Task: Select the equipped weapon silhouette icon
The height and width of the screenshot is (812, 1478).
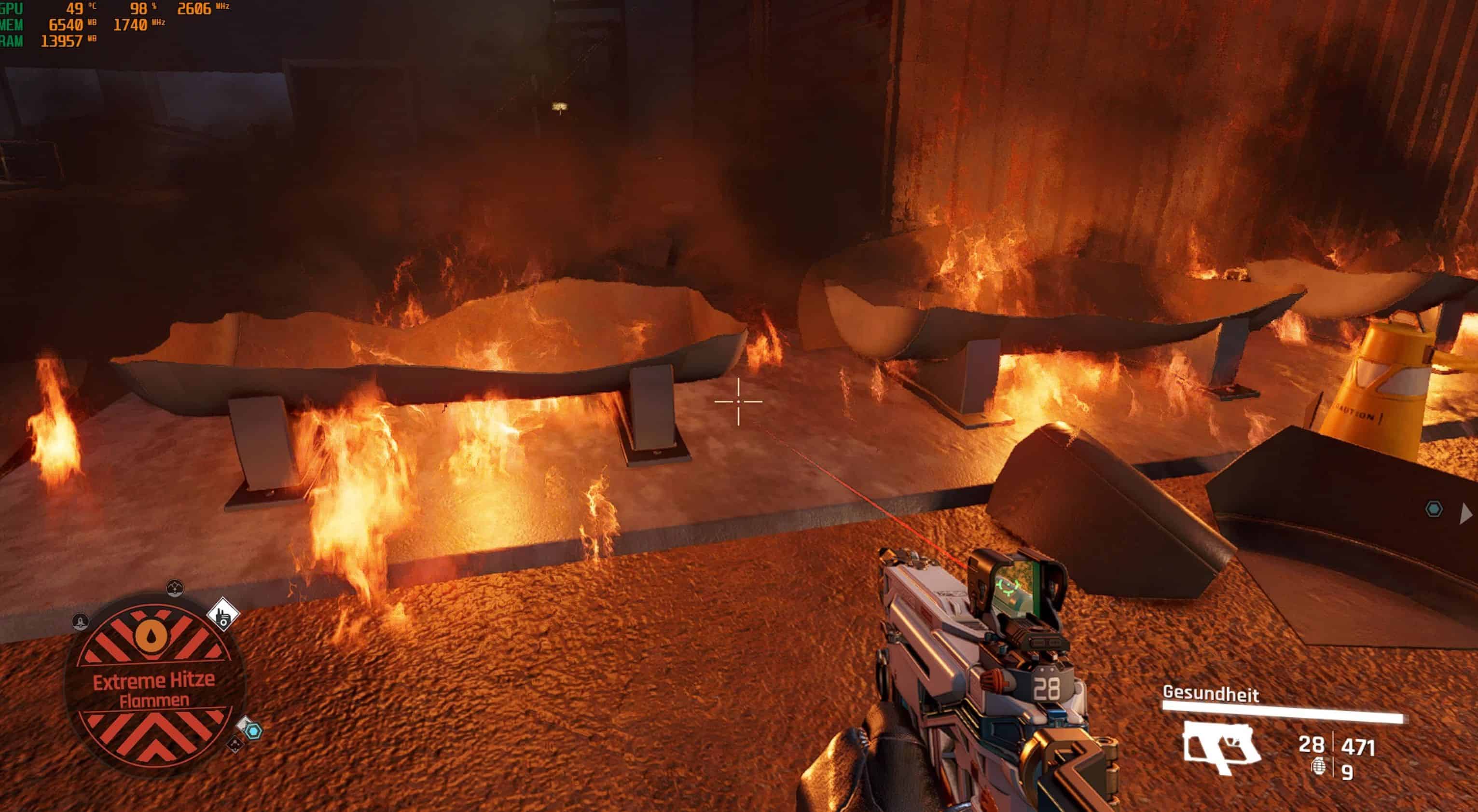Action: 1221,747
